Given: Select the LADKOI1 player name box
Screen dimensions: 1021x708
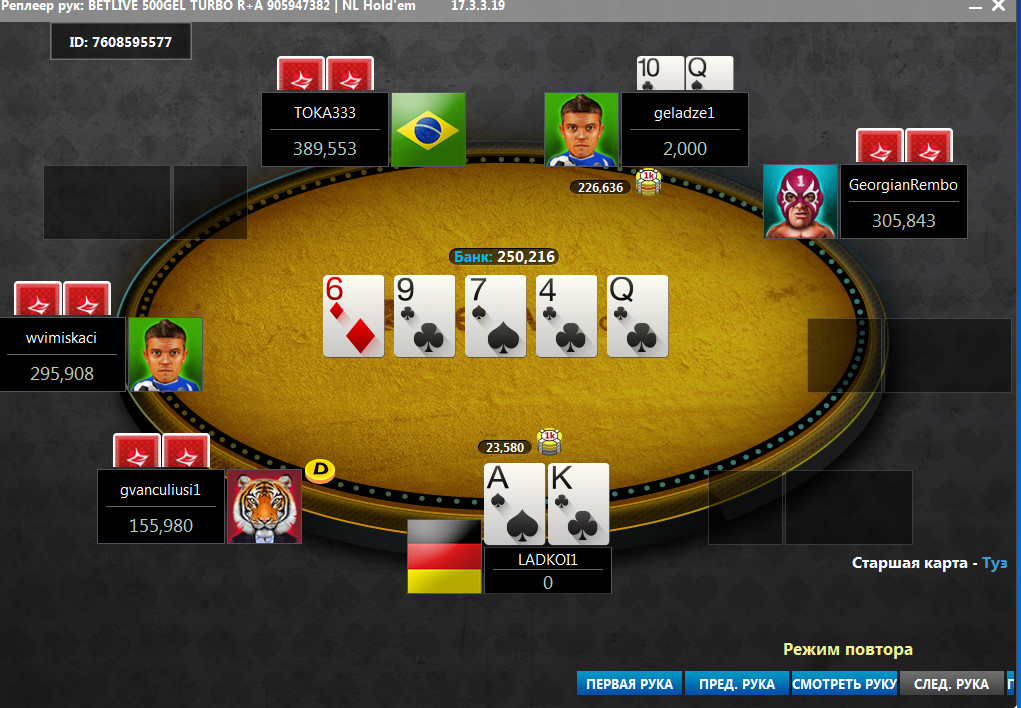Looking at the screenshot, I should click(x=548, y=570).
